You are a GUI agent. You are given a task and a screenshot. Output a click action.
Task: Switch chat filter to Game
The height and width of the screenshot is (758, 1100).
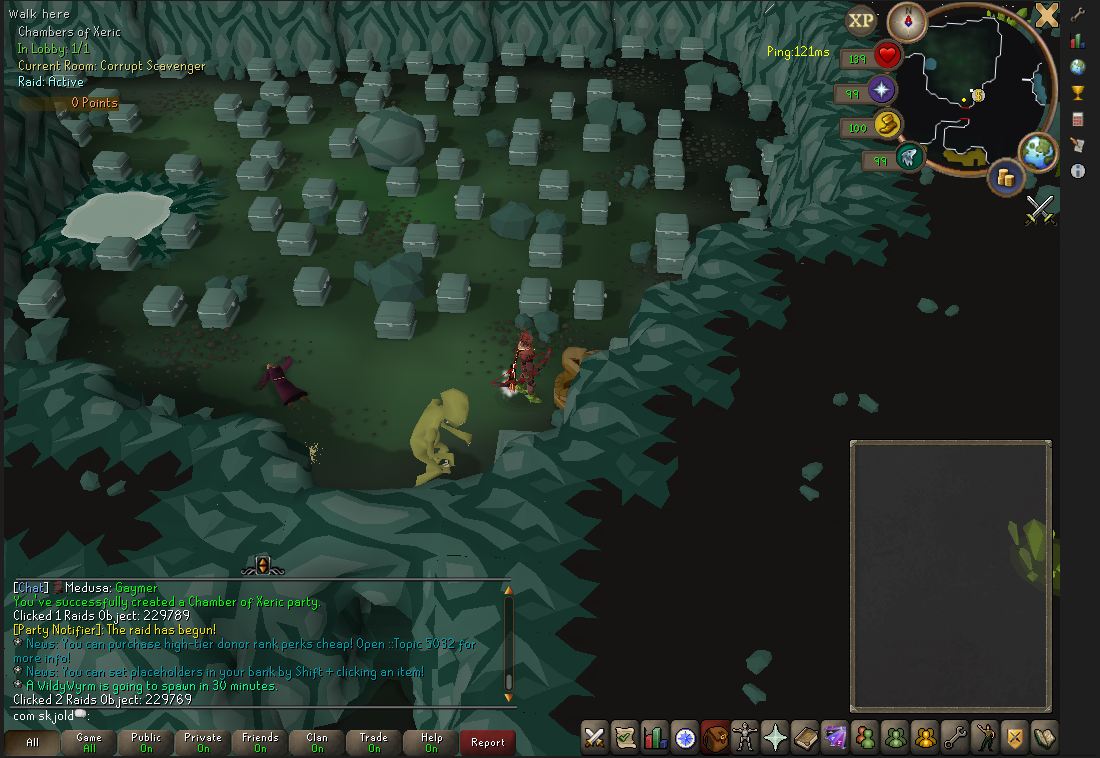(89, 742)
